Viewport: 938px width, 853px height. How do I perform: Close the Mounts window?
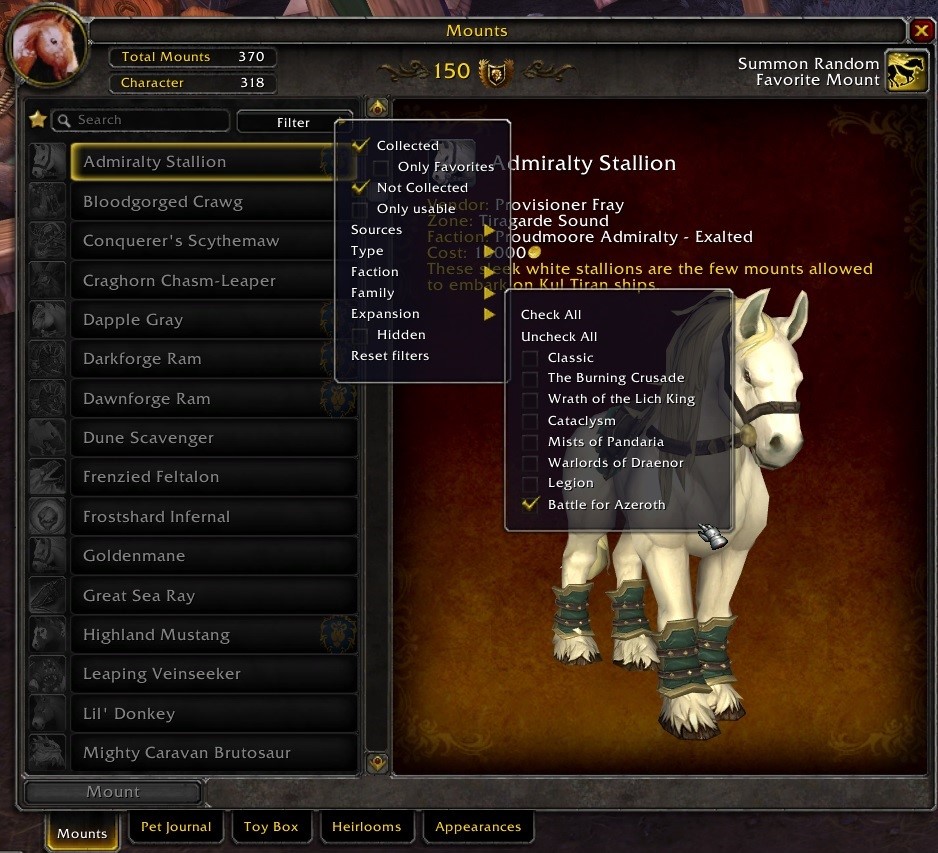click(920, 30)
